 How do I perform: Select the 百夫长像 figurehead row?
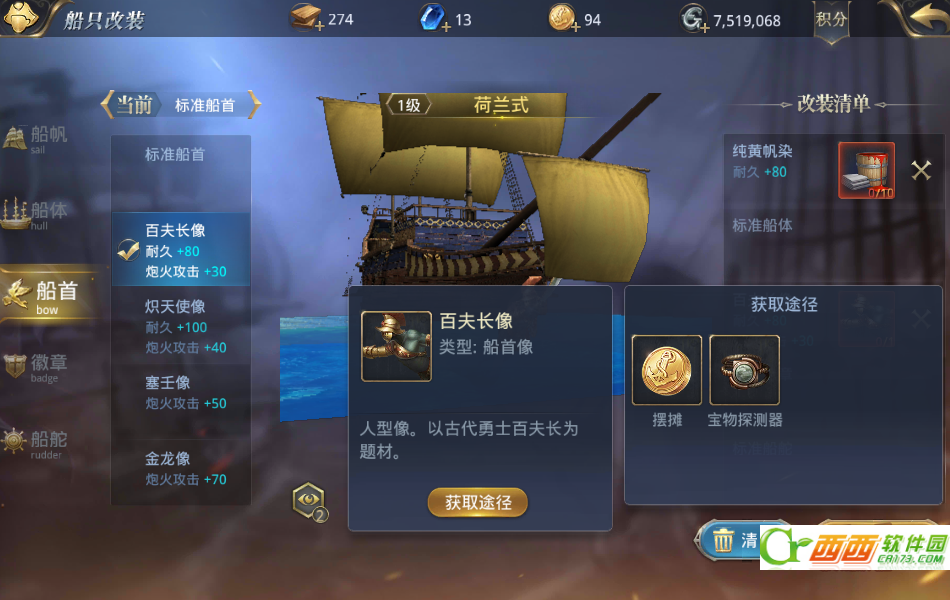click(x=180, y=250)
